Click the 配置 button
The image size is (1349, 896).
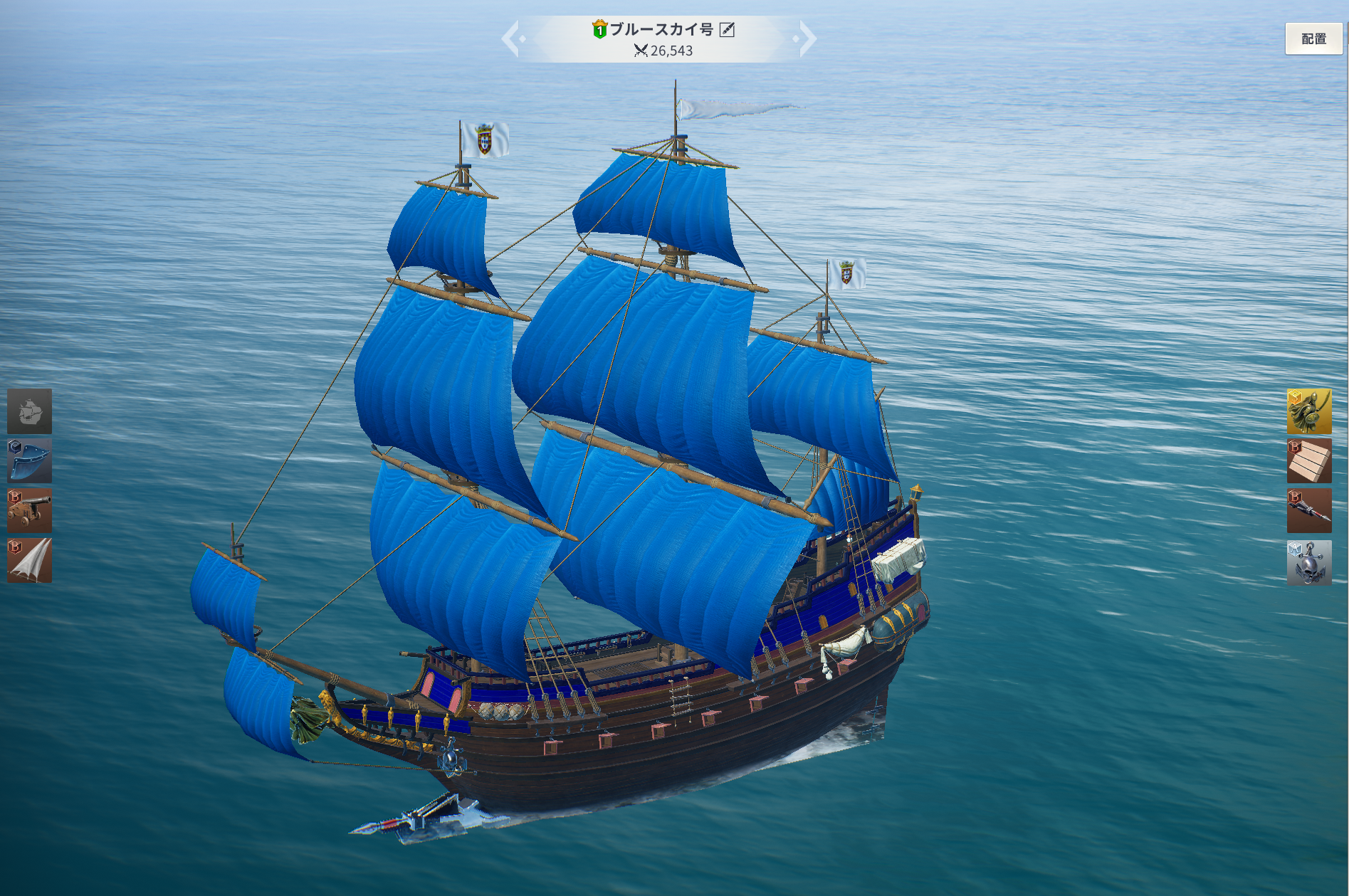coord(1313,39)
